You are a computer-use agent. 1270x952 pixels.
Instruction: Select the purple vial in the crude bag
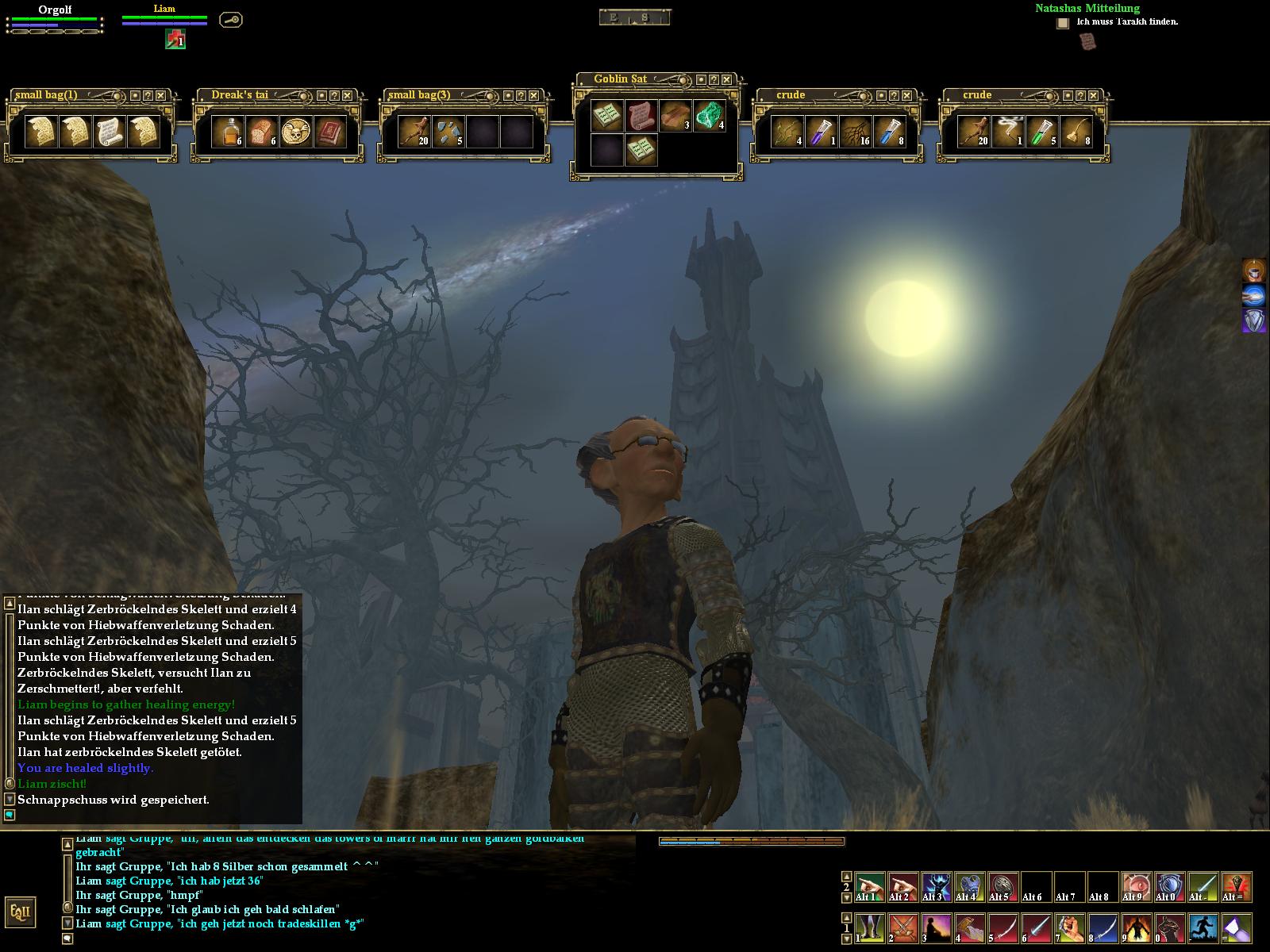point(822,132)
